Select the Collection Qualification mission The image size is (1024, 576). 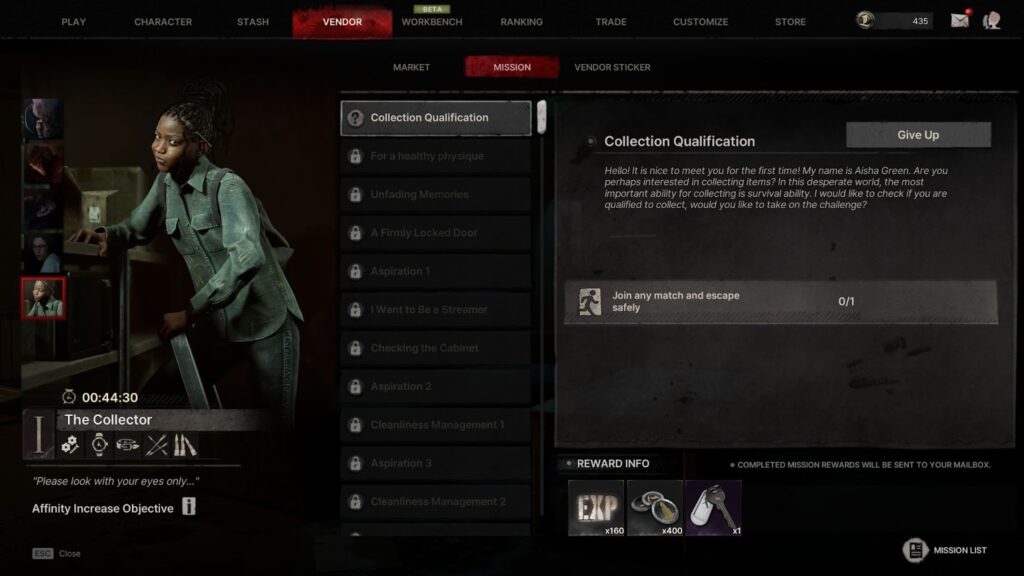tap(436, 118)
